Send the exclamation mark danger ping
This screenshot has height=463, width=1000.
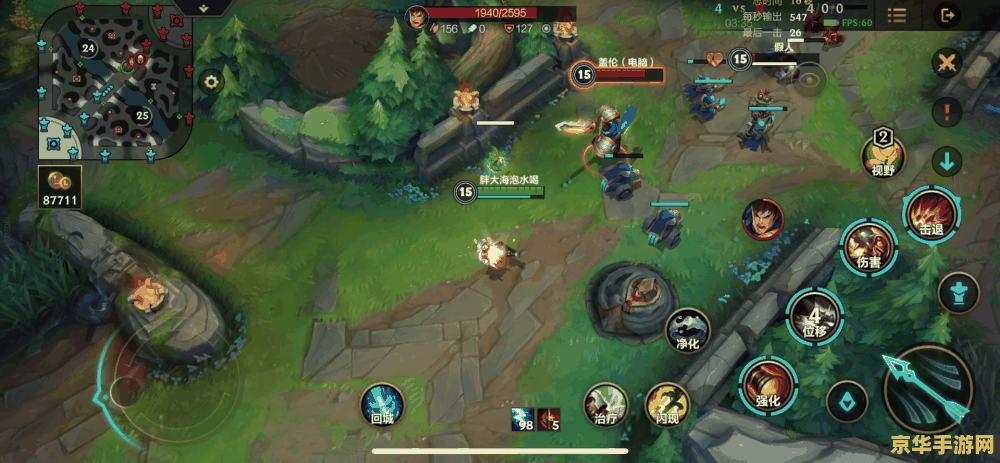point(946,111)
